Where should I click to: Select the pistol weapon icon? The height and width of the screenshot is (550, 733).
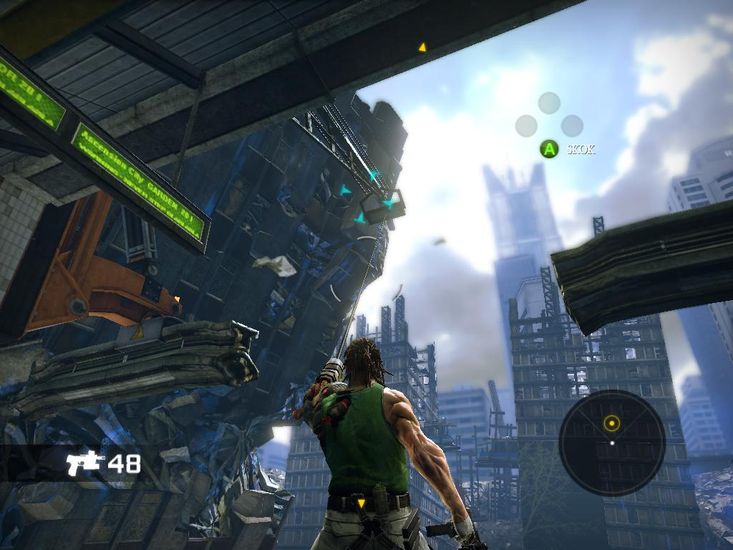point(84,463)
